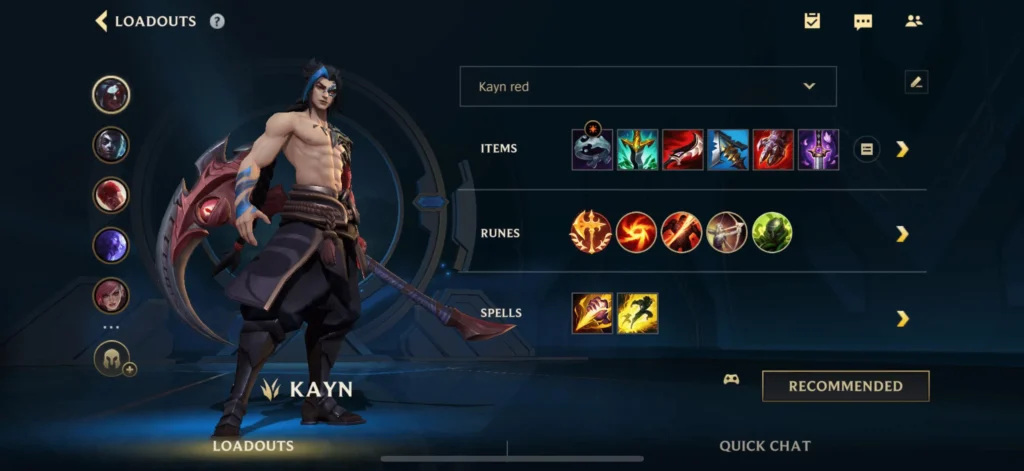This screenshot has width=1024, height=471.
Task: Switch to the Quick Chat tab
Action: coord(765,446)
